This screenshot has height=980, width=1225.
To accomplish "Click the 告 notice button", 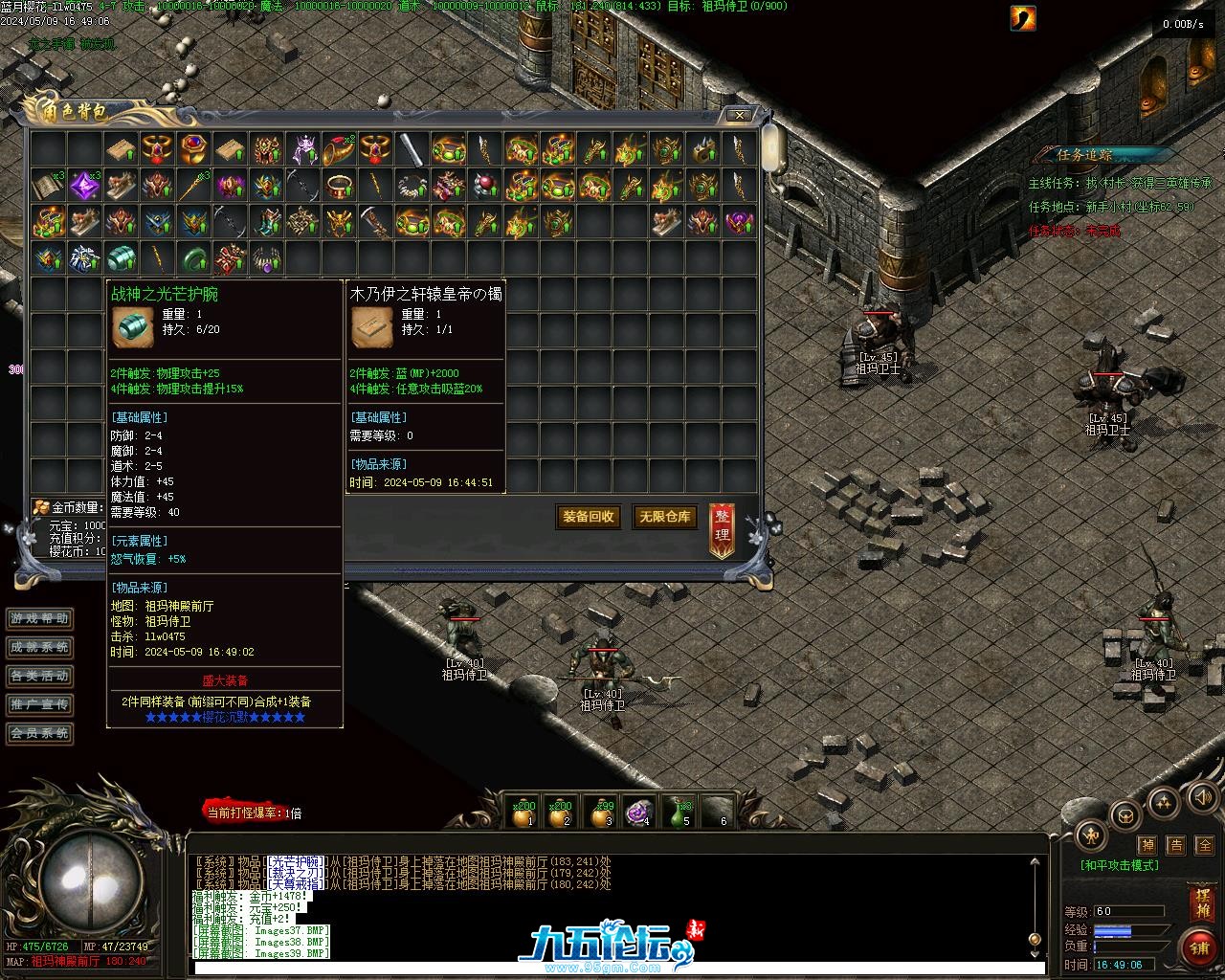I will tap(1176, 845).
